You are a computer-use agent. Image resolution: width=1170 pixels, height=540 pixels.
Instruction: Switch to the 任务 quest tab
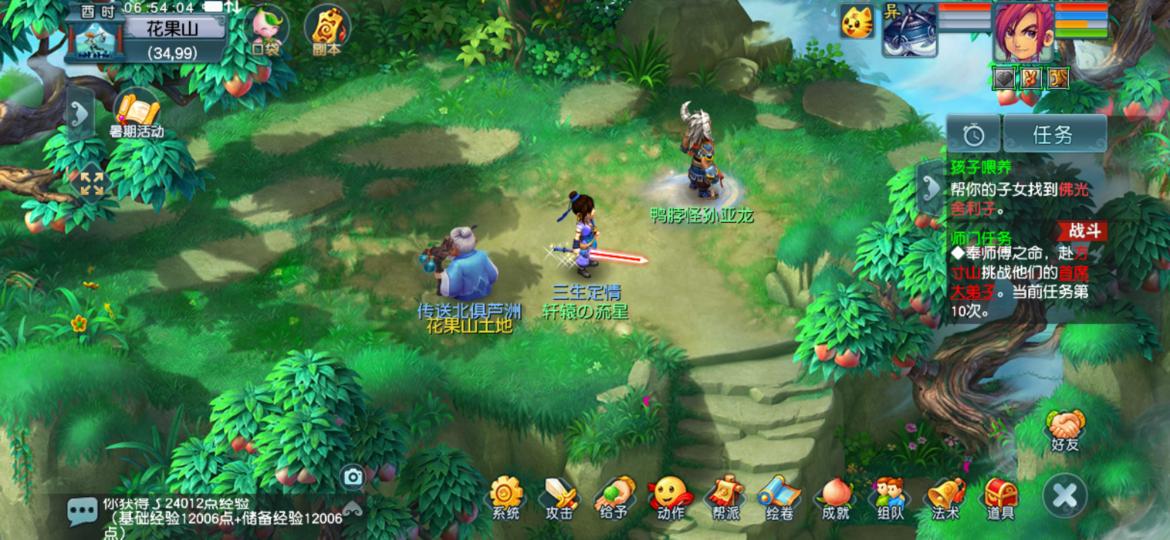point(1054,134)
